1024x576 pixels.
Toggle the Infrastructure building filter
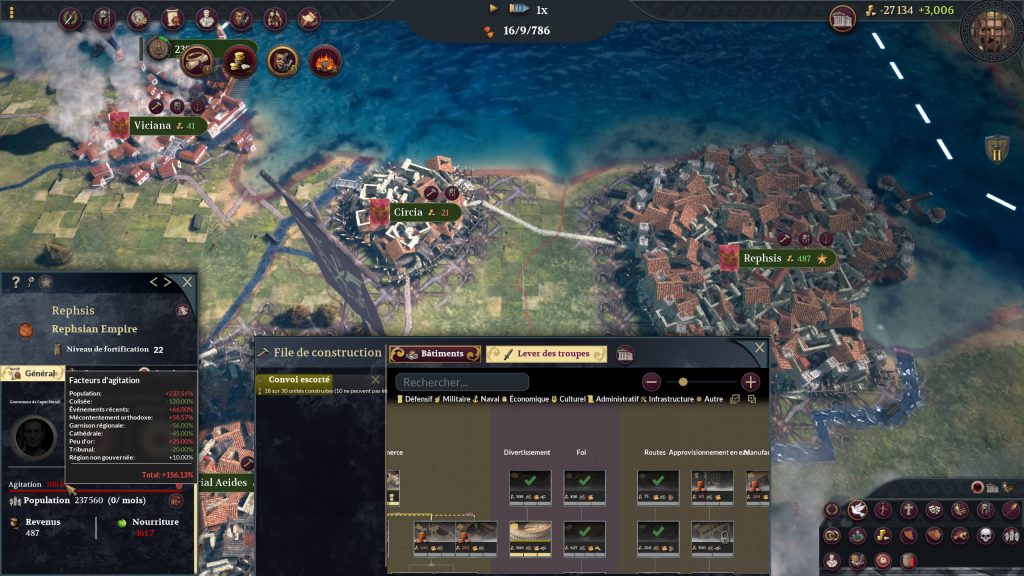click(667, 400)
